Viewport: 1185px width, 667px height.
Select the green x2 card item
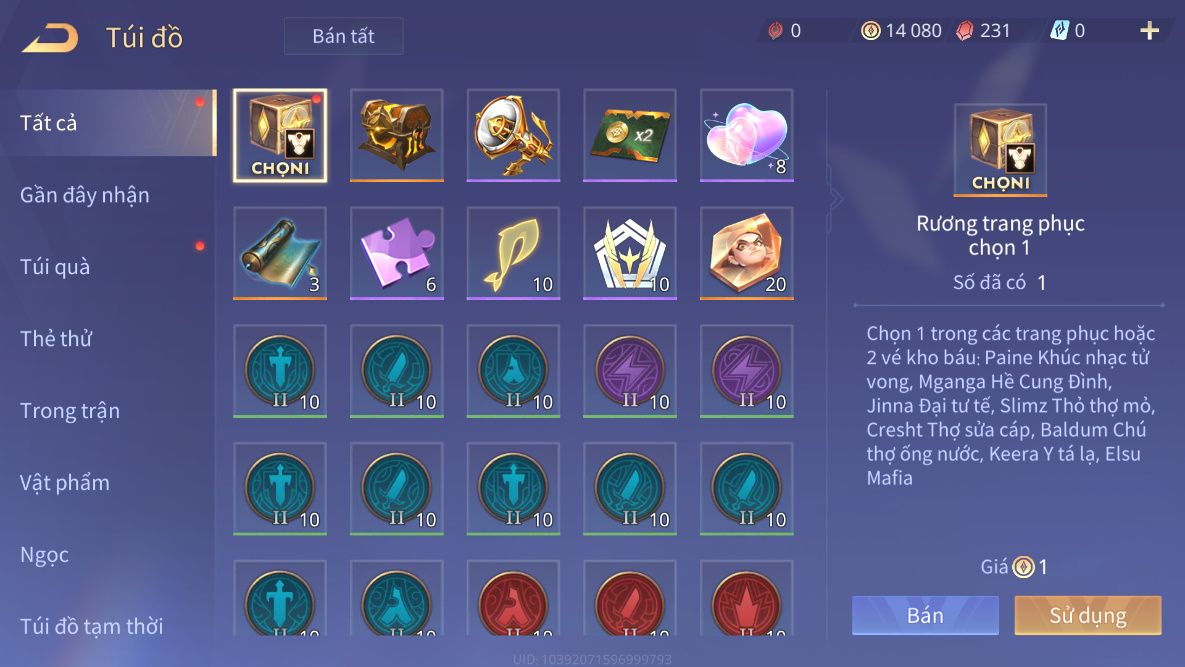pos(629,135)
